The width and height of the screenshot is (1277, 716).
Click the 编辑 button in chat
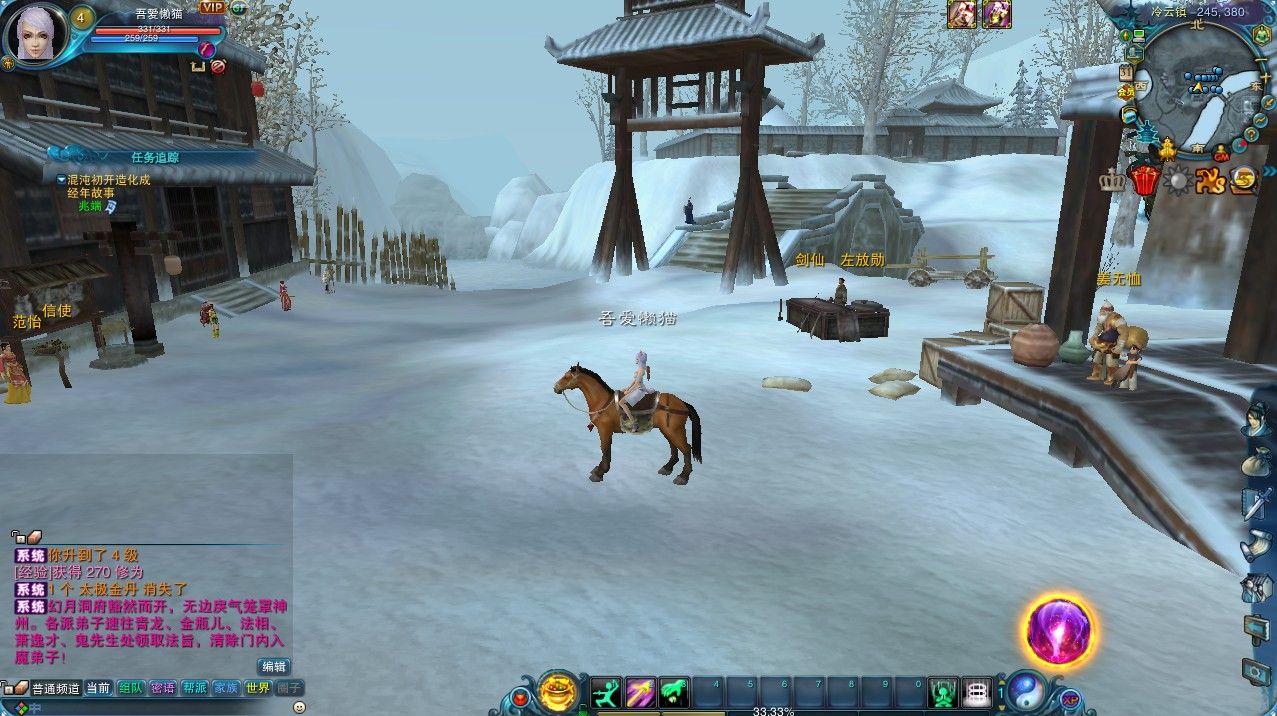coord(273,666)
